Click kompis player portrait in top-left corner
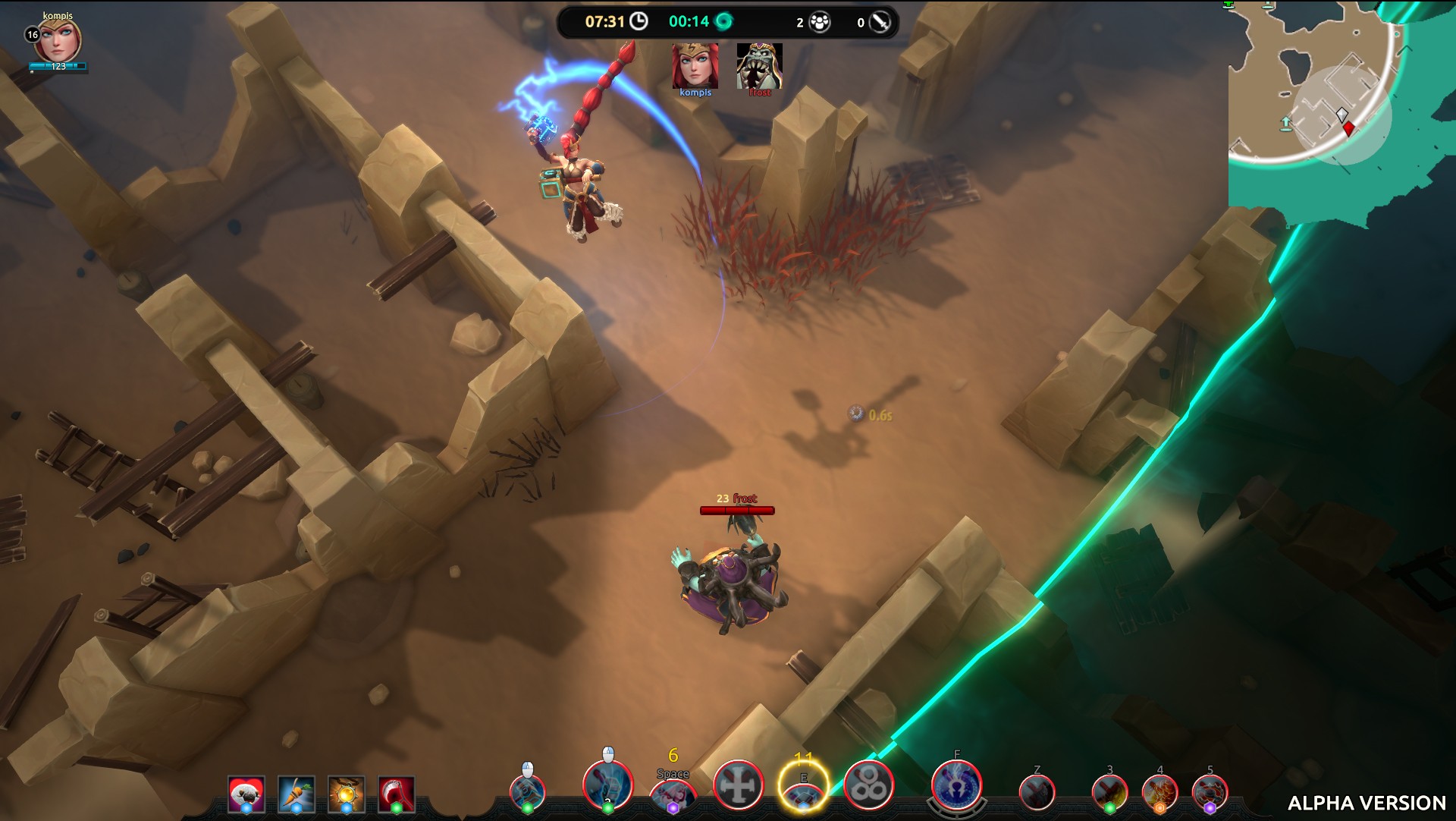This screenshot has height=821, width=1456. click(x=58, y=41)
